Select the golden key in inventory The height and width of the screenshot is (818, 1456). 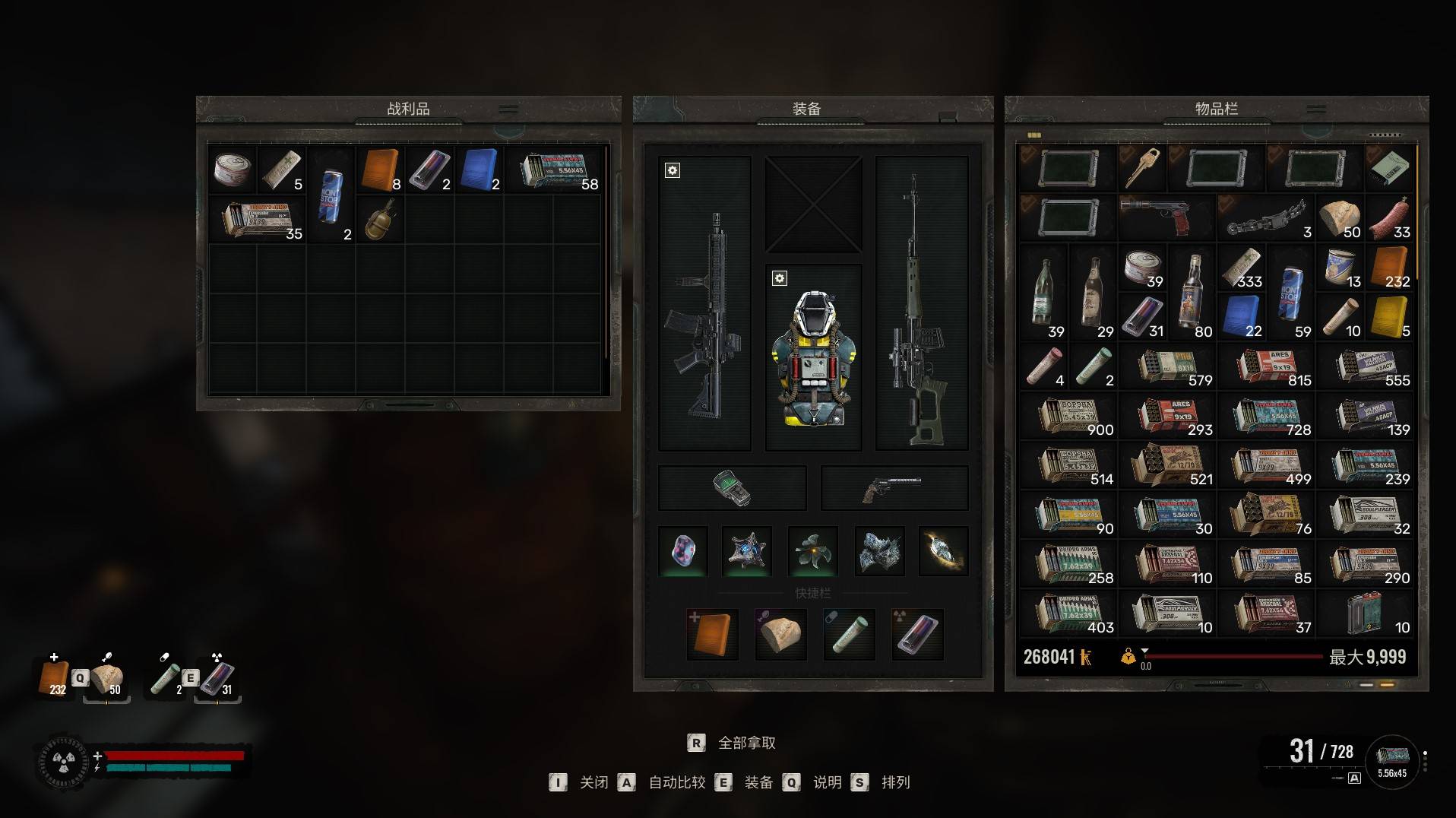pos(1142,168)
